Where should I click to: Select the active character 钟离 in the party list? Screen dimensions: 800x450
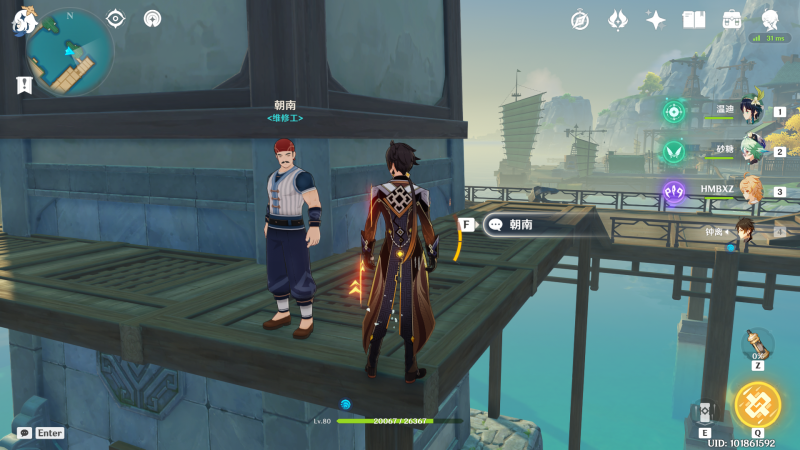[744, 232]
